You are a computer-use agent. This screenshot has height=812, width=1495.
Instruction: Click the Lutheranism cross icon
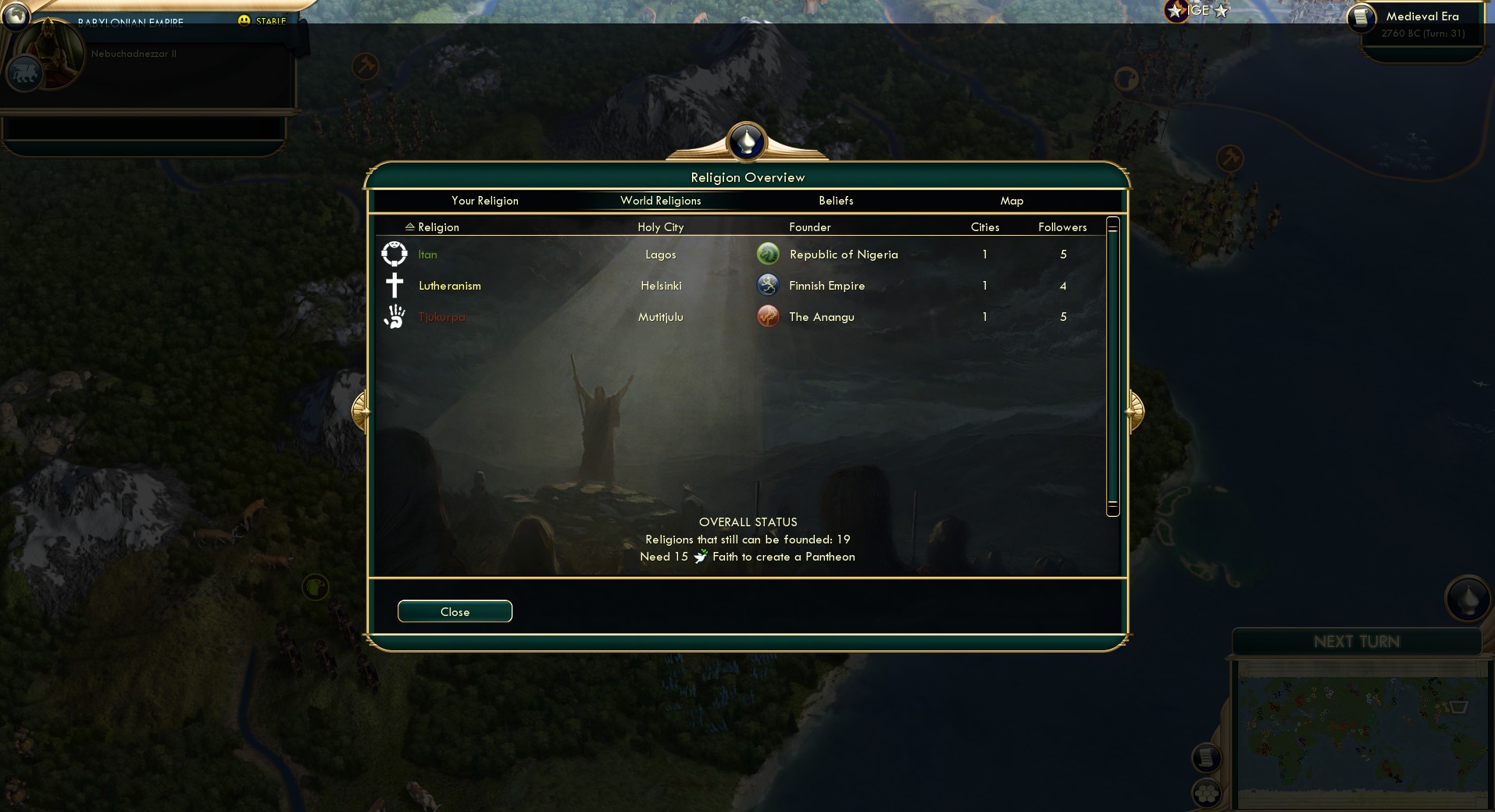[x=394, y=285]
